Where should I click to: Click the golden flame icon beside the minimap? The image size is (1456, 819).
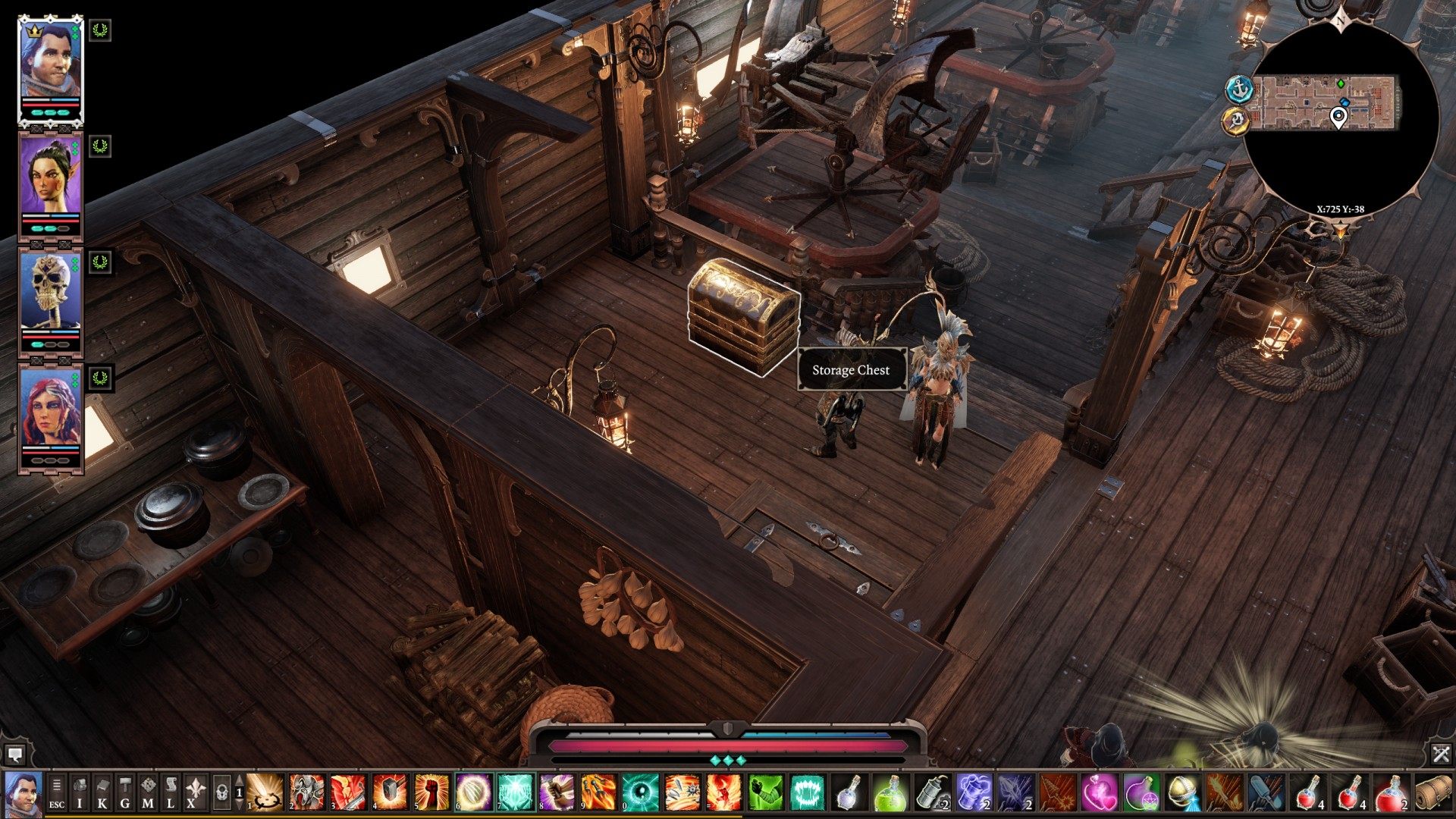click(1236, 120)
